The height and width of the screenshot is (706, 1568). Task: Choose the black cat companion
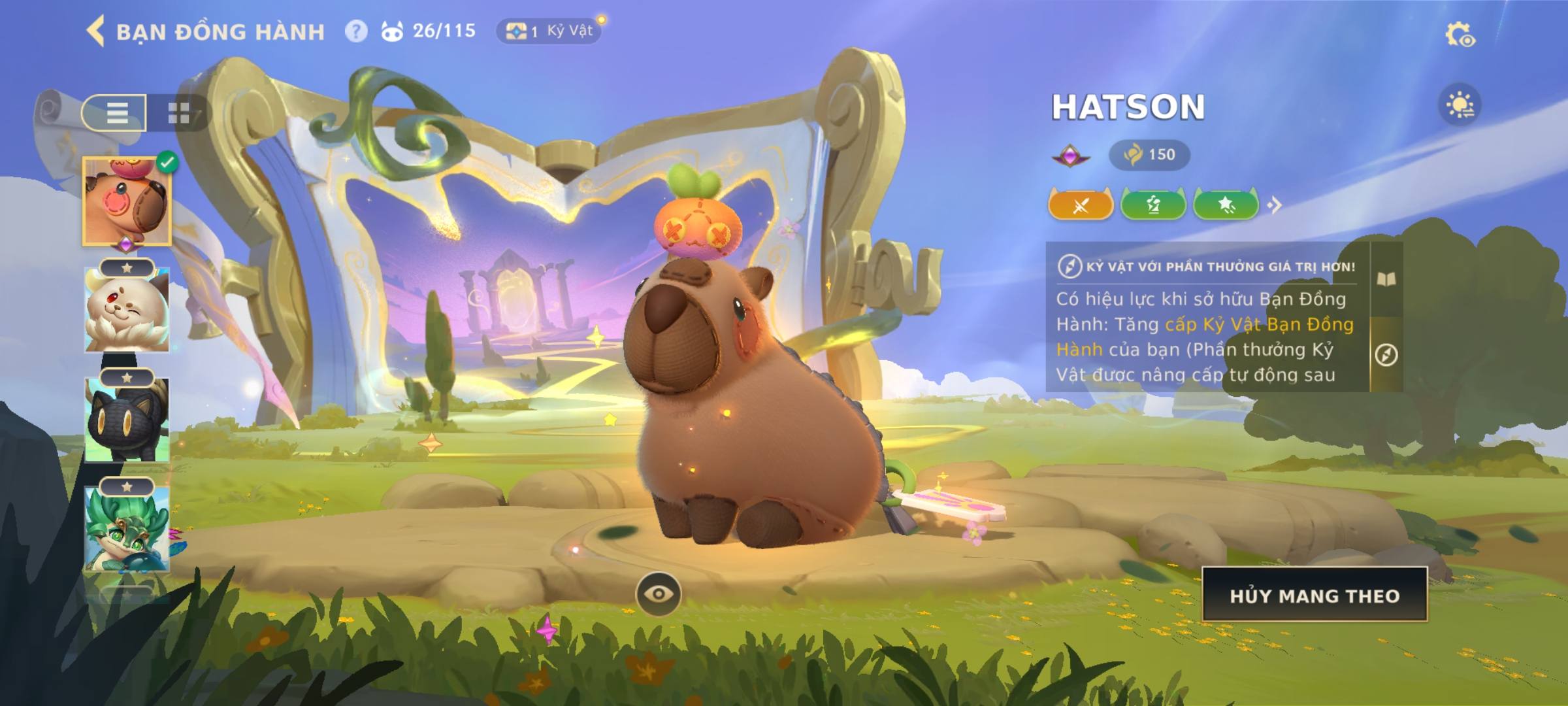[127, 420]
